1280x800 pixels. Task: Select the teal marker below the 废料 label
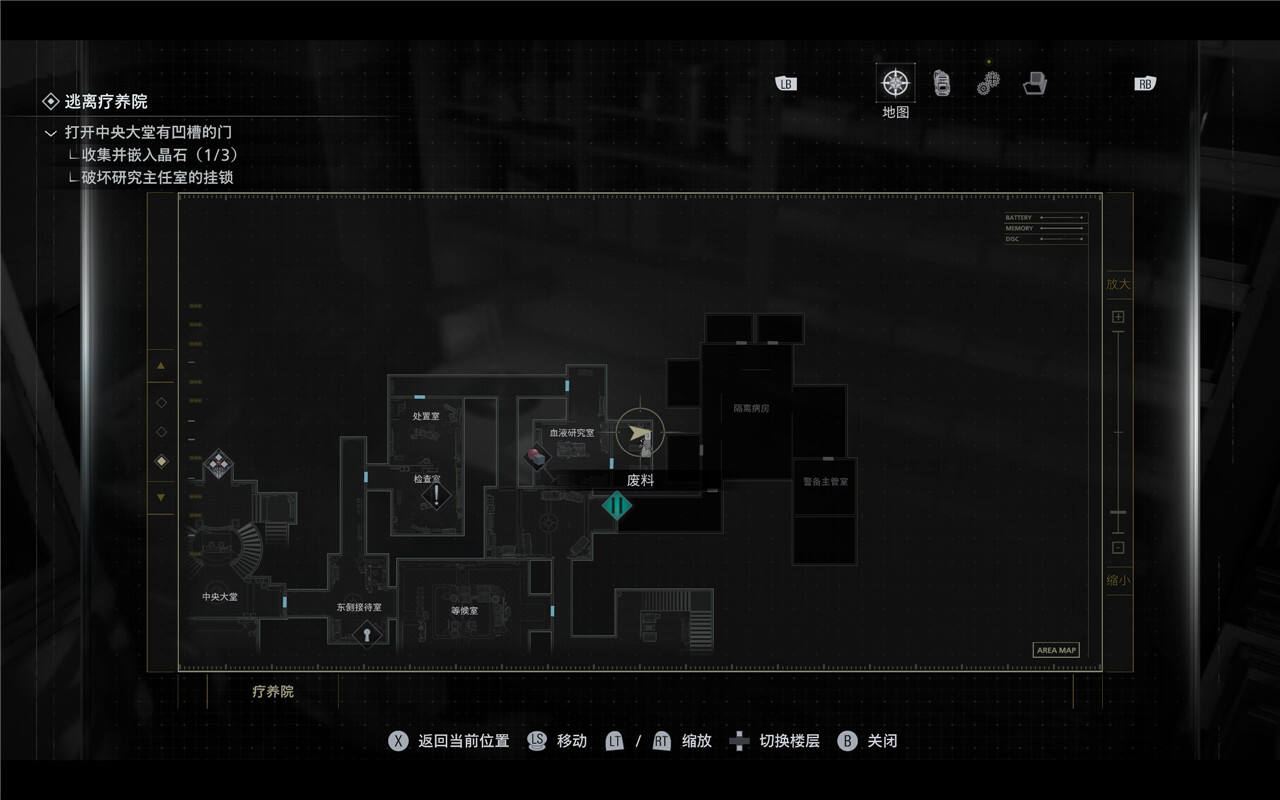[x=617, y=506]
